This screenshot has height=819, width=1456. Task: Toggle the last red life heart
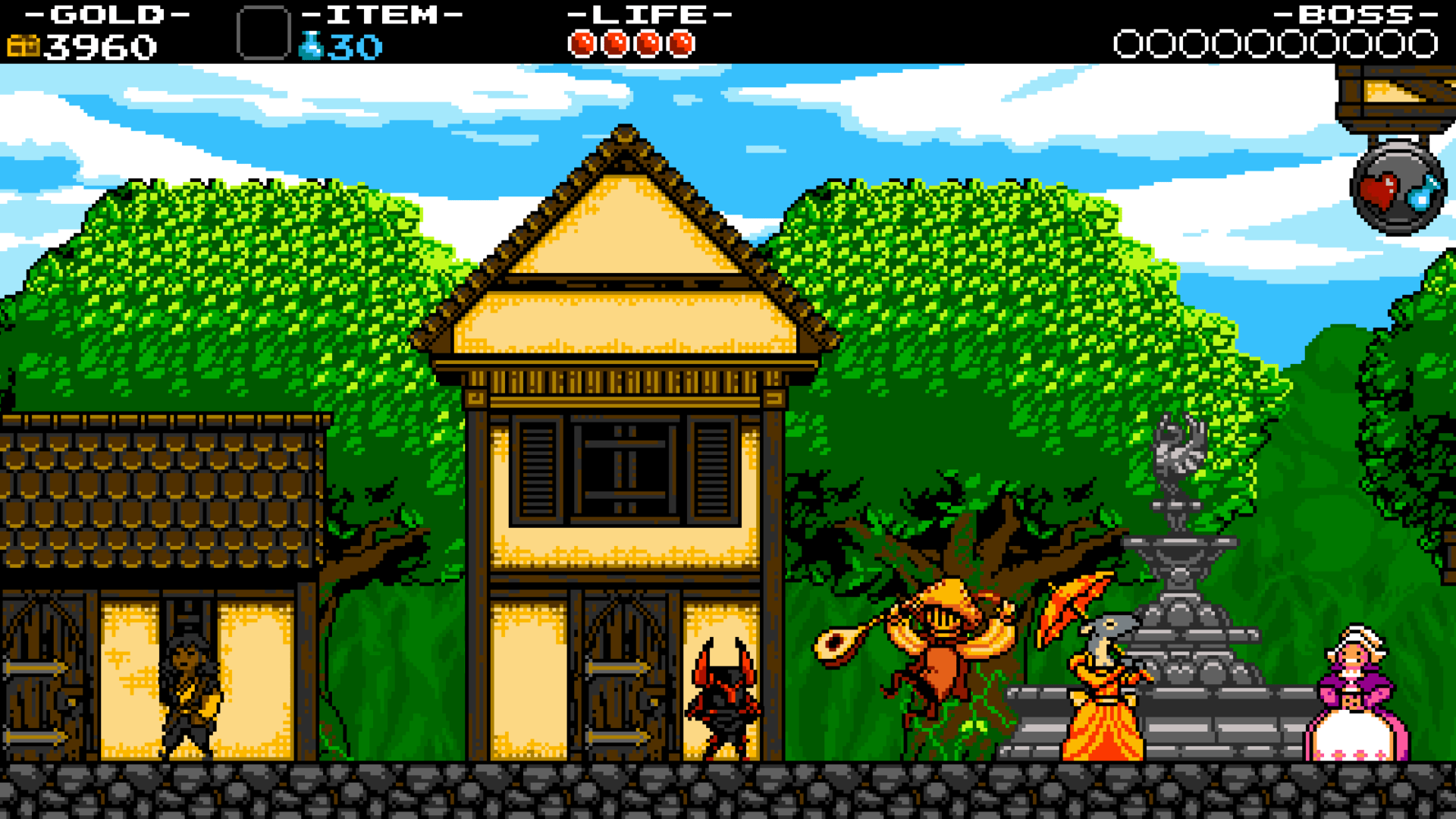(681, 43)
